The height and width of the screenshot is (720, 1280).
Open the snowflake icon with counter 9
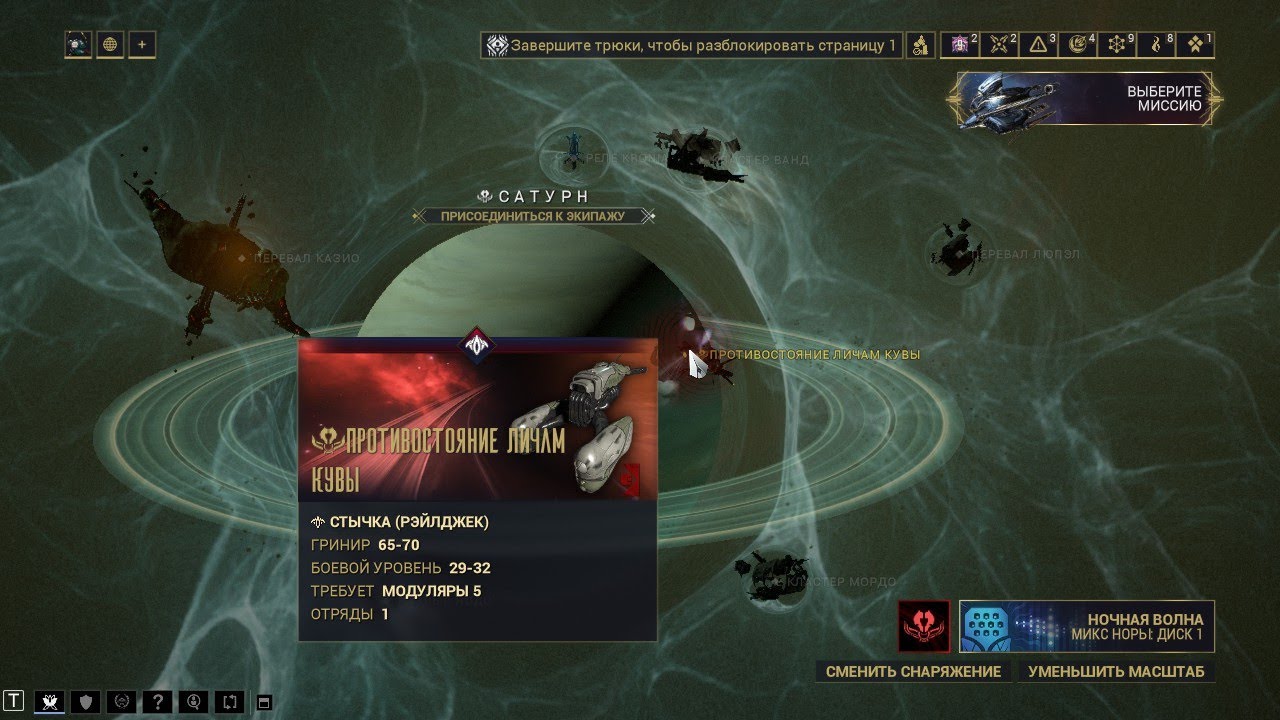(x=1119, y=44)
